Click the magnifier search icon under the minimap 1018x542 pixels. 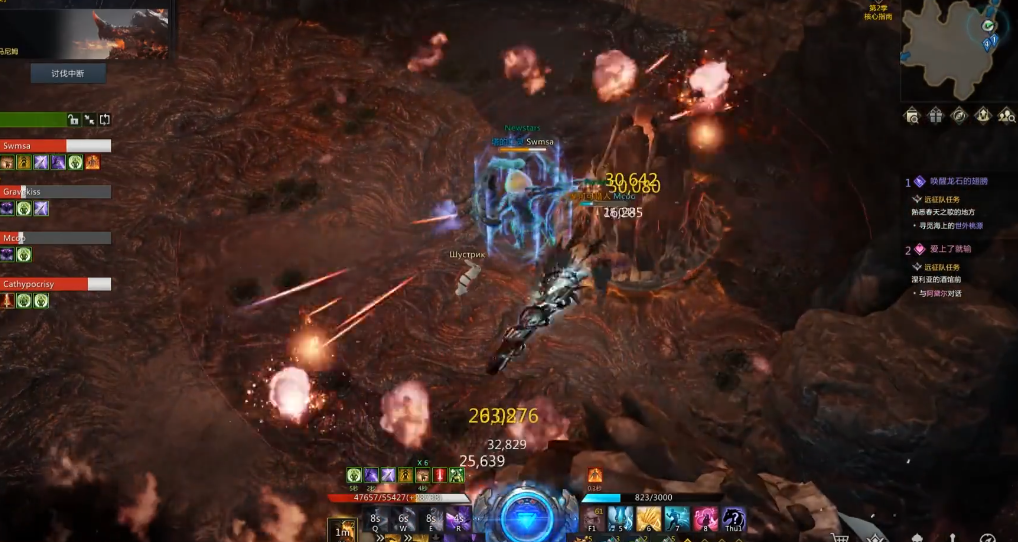[913, 116]
